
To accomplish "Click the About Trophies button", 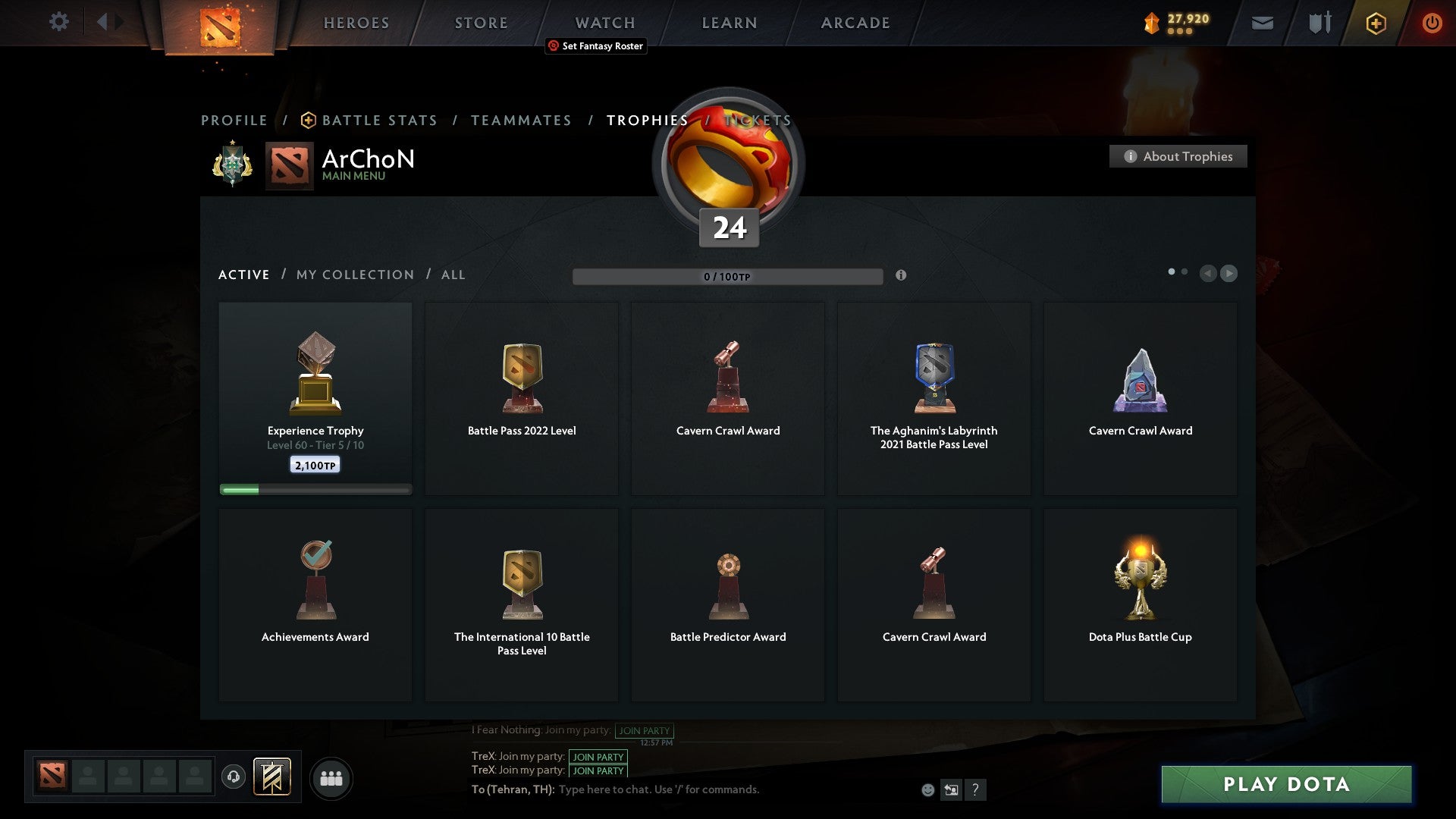I will coord(1178,156).
